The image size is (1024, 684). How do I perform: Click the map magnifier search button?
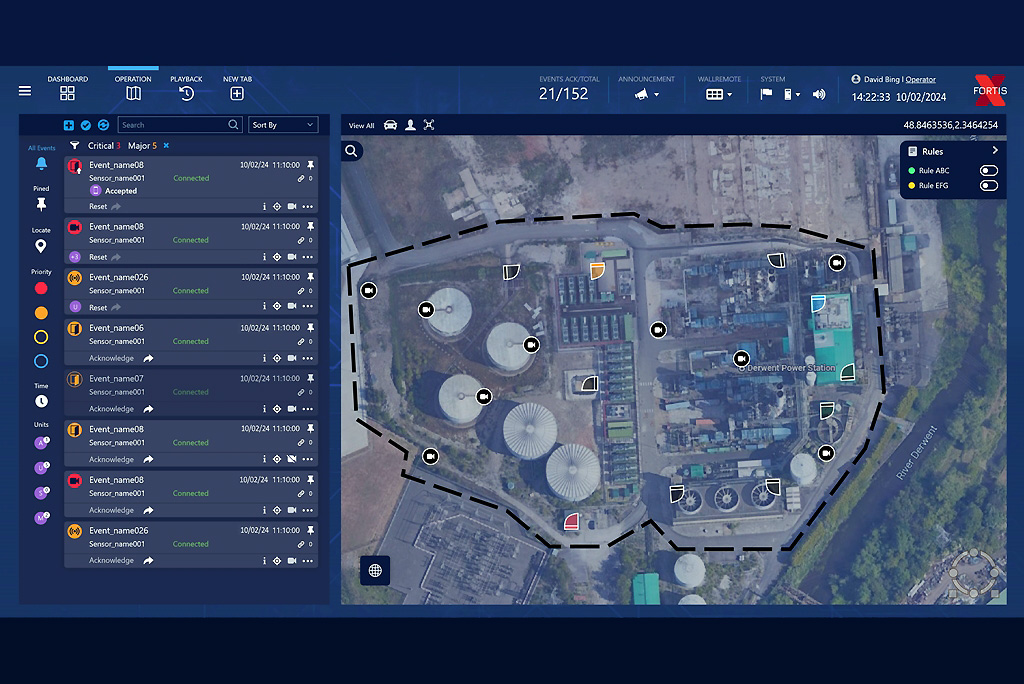tap(352, 151)
